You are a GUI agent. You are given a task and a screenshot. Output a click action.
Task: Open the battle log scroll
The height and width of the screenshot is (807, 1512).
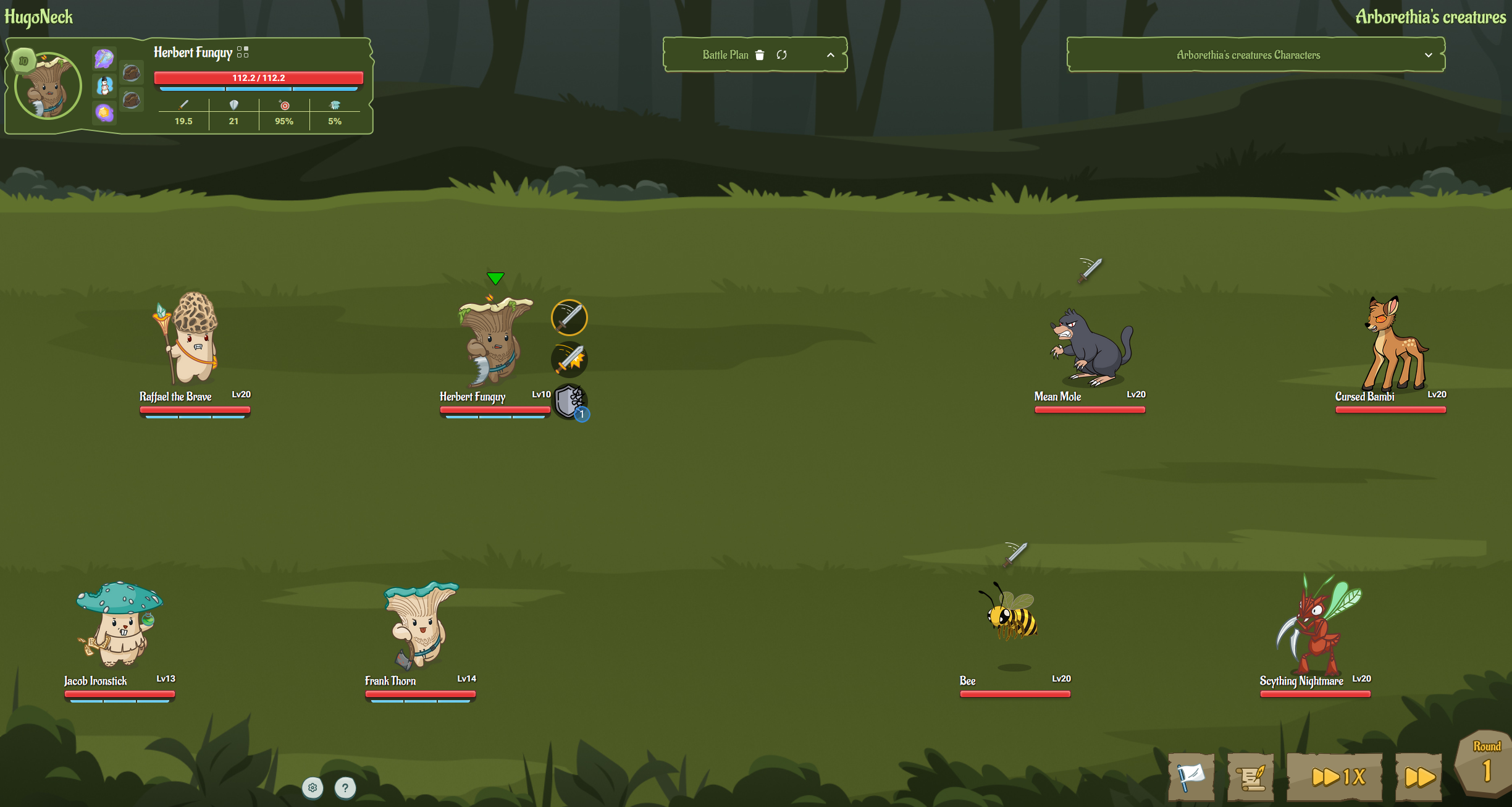click(x=1250, y=776)
